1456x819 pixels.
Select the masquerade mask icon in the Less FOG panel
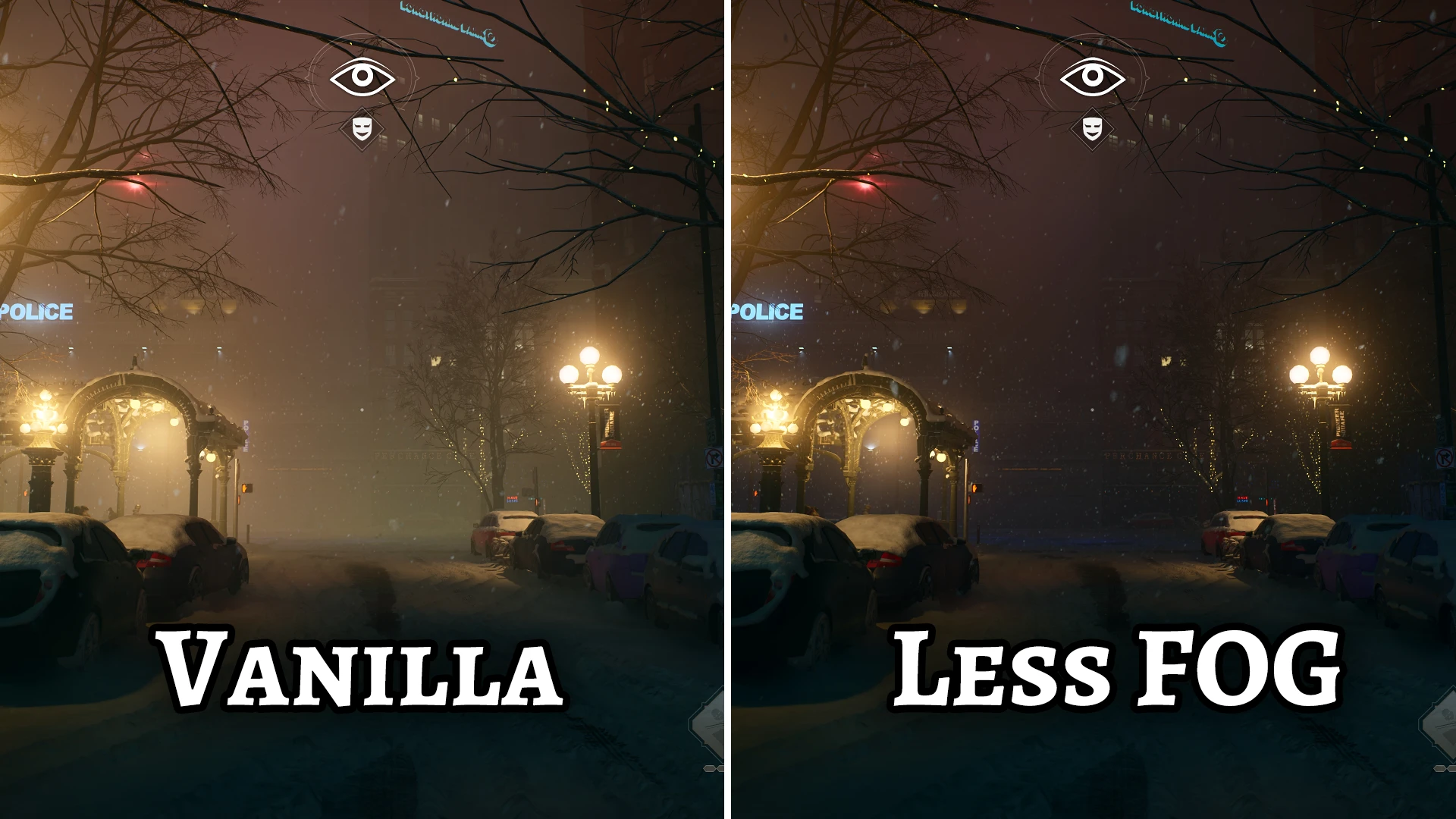pos(1091,128)
